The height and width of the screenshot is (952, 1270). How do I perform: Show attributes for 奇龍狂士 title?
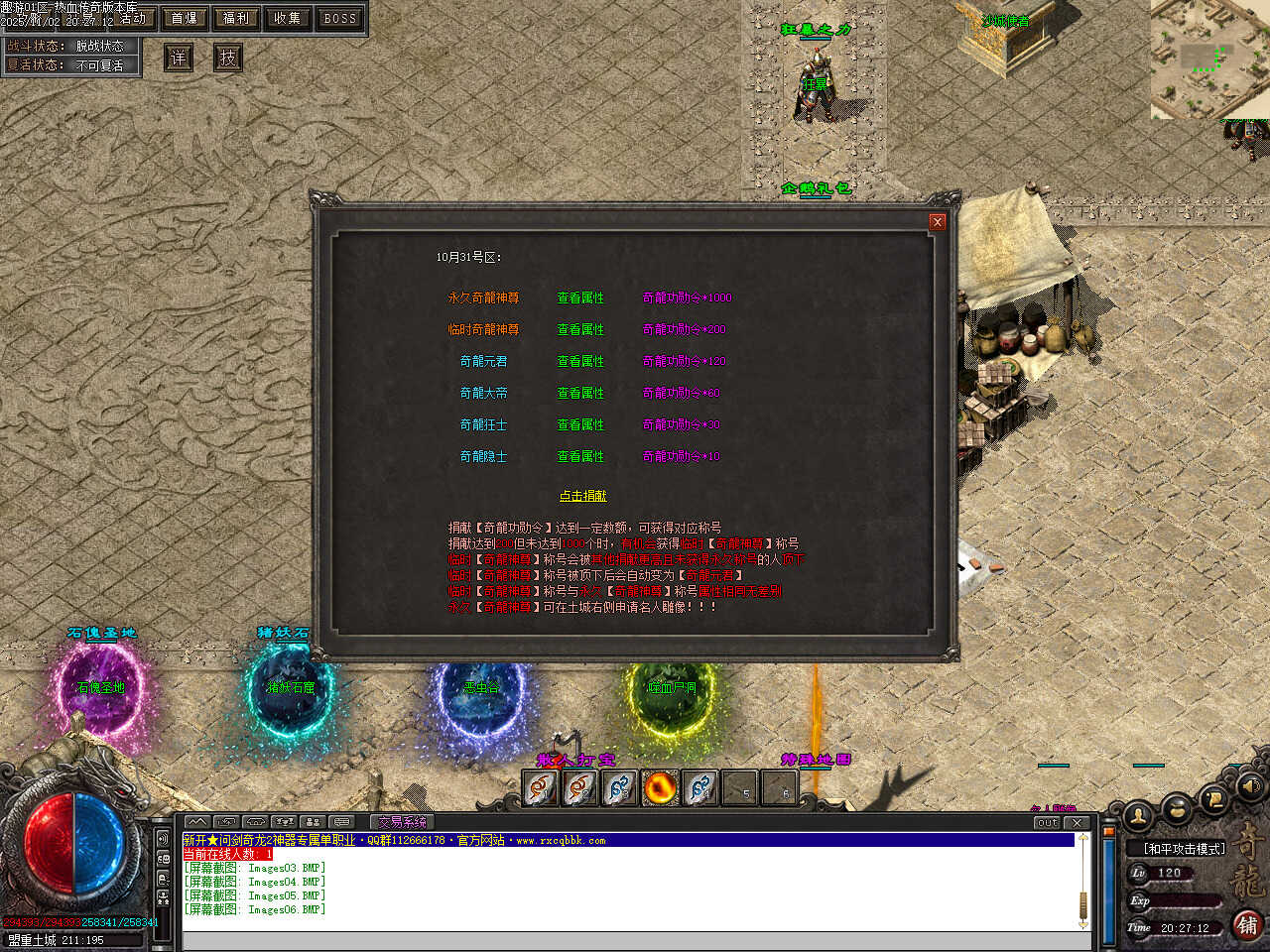(x=580, y=424)
